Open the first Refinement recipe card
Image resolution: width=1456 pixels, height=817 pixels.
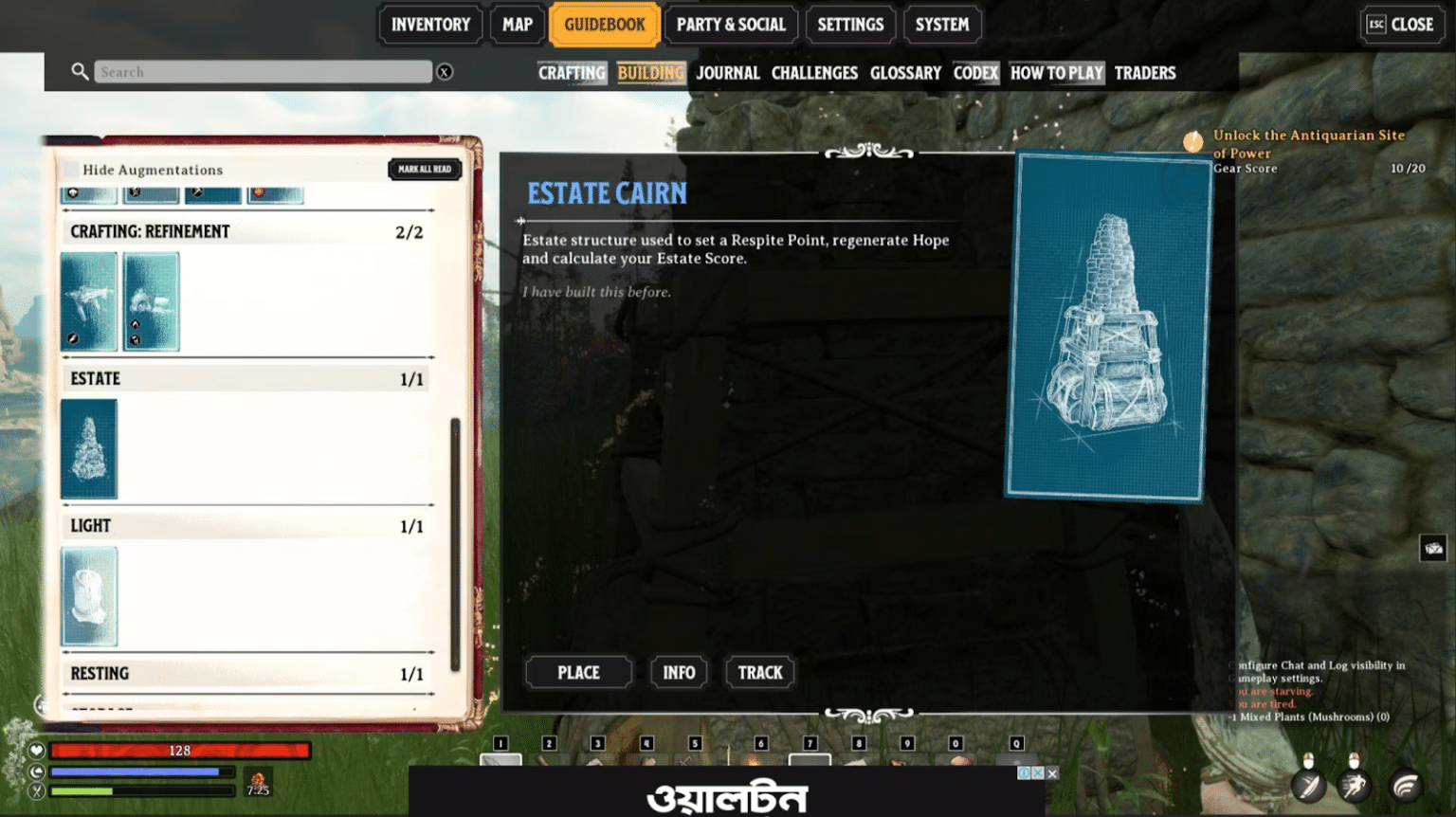tap(88, 300)
